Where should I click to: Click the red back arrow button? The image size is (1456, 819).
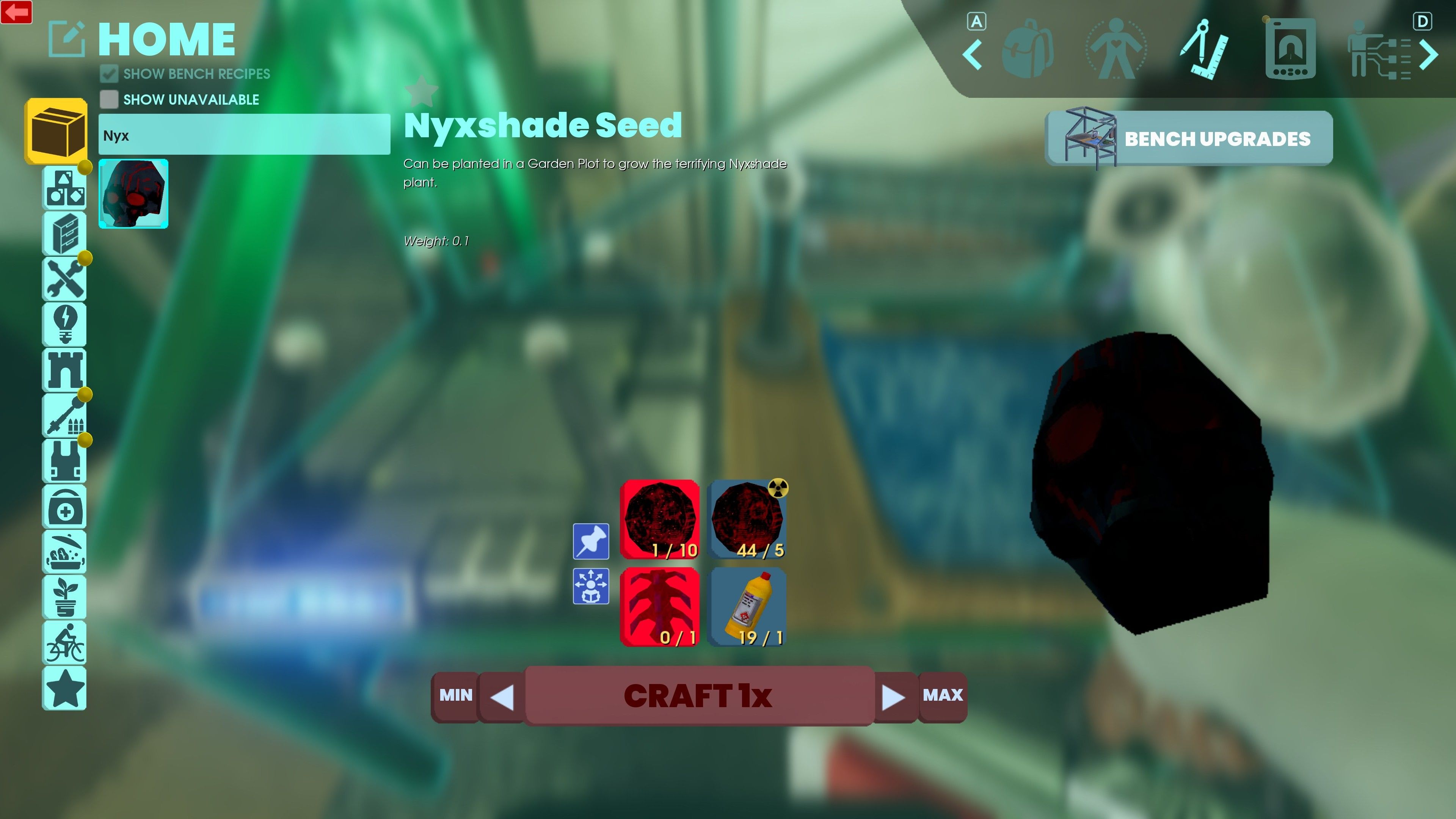coord(16,12)
